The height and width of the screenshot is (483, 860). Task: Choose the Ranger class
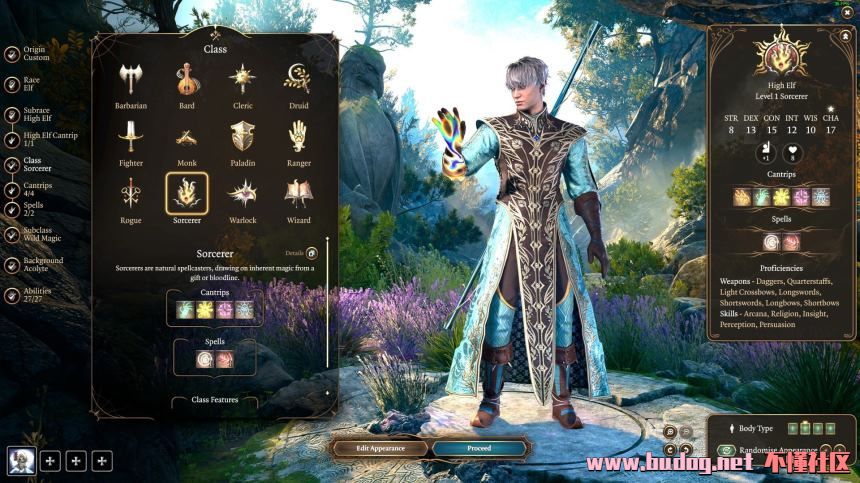pyautogui.click(x=297, y=137)
